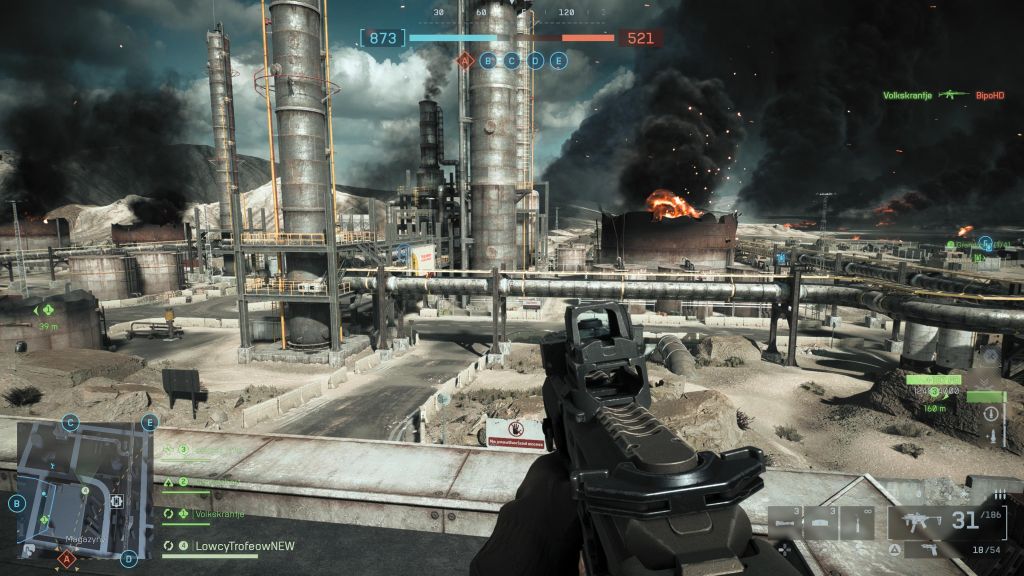Screen dimensions: 1024x576
Task: Click the B flag marker on the minimap
Action: tap(17, 503)
